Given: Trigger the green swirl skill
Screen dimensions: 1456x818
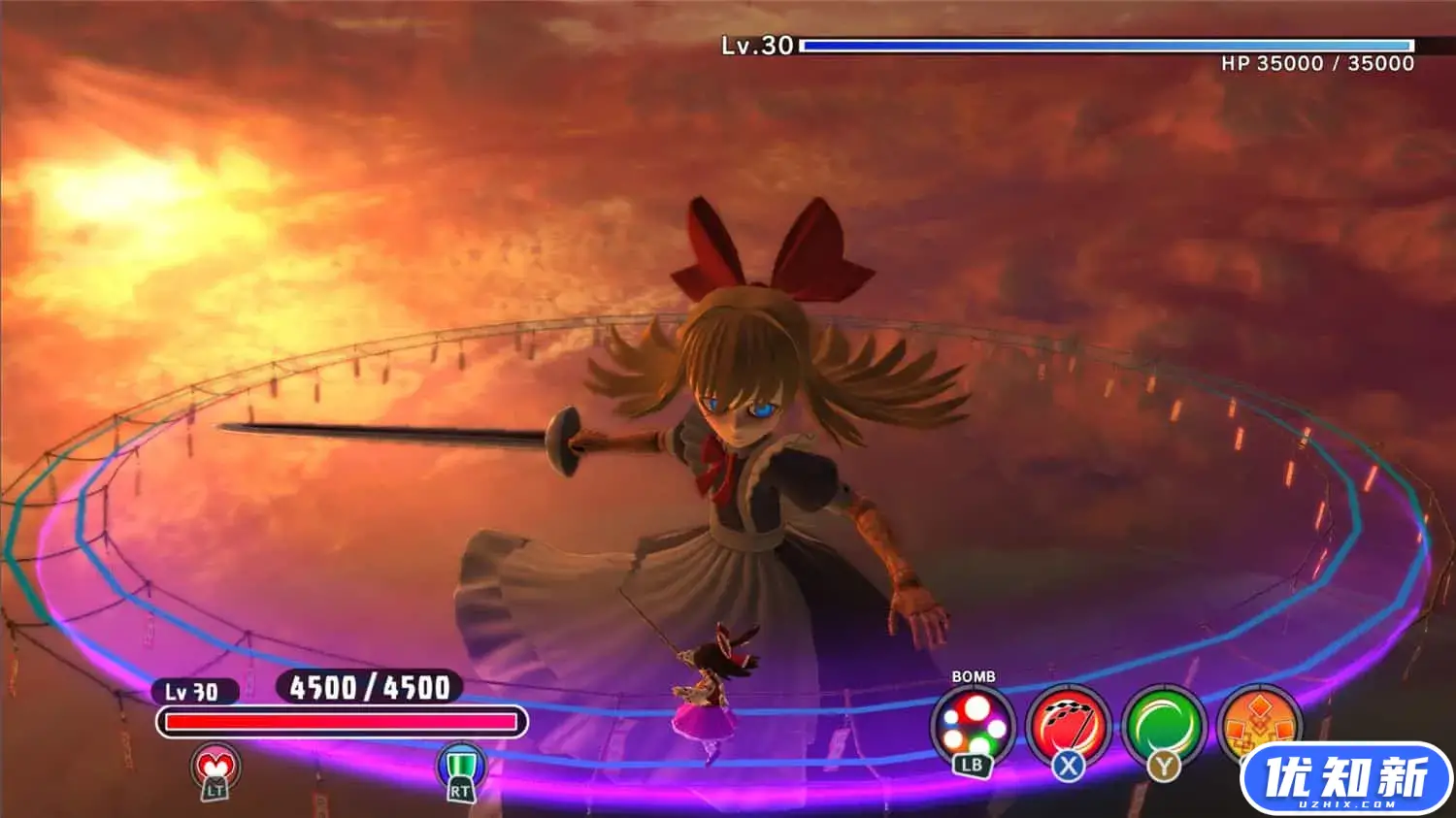Looking at the screenshot, I should (x=1163, y=726).
